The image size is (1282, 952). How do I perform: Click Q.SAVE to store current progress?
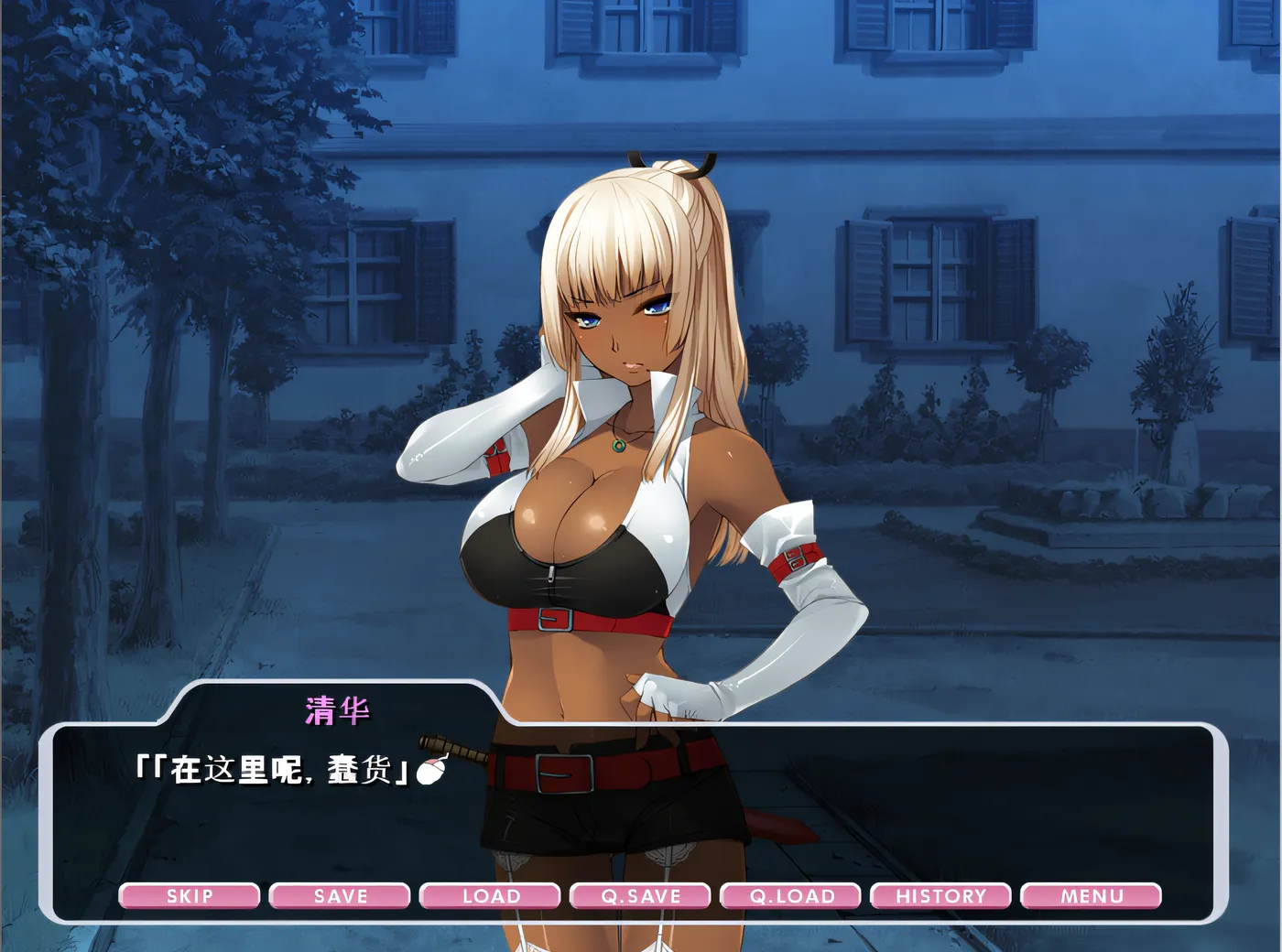pyautogui.click(x=641, y=896)
